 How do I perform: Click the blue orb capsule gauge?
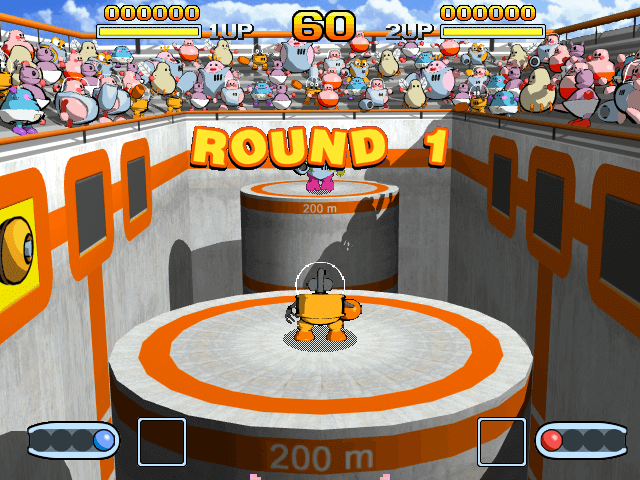[x=73, y=440]
